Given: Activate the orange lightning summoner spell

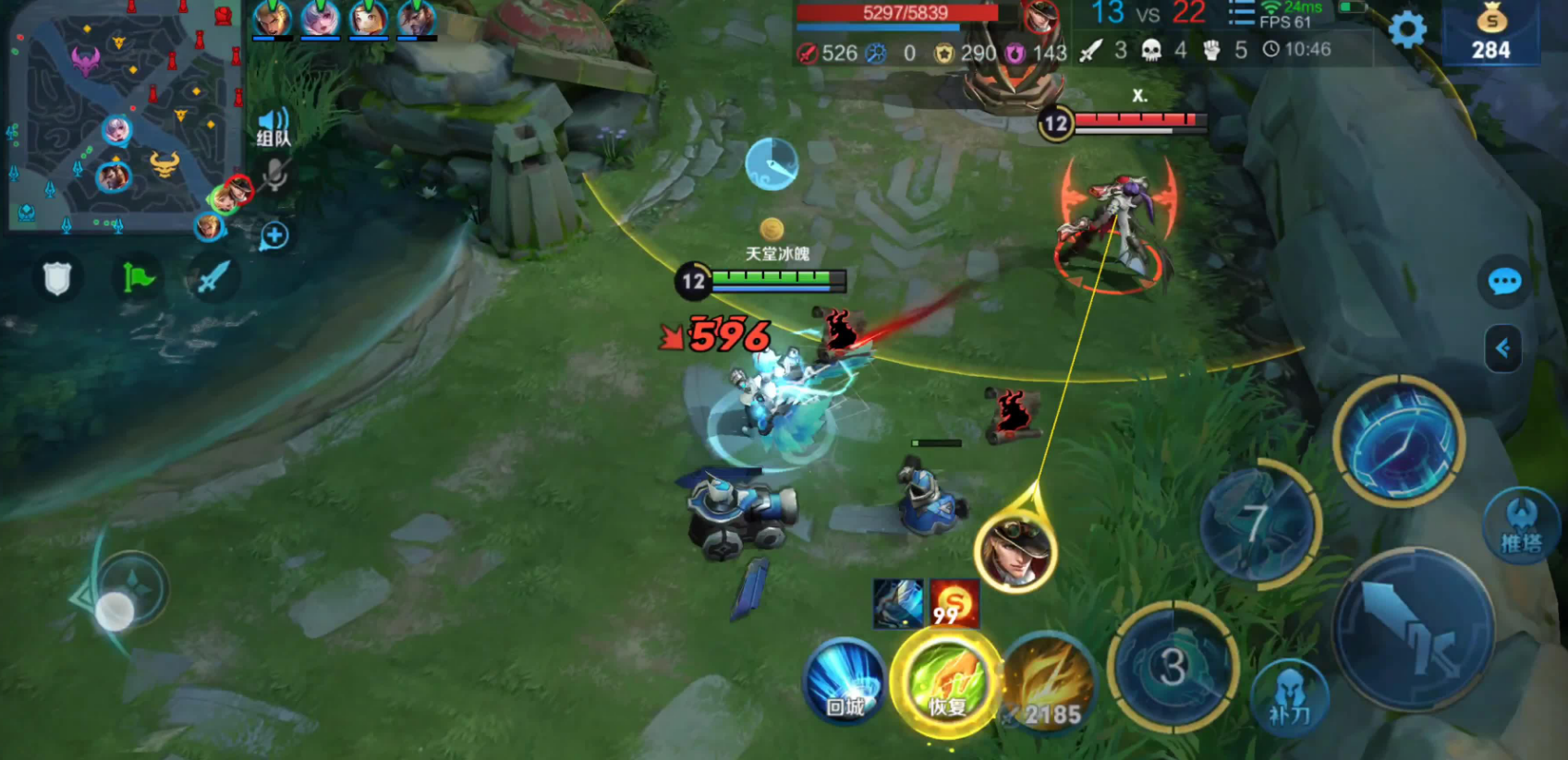Looking at the screenshot, I should point(1048,683).
